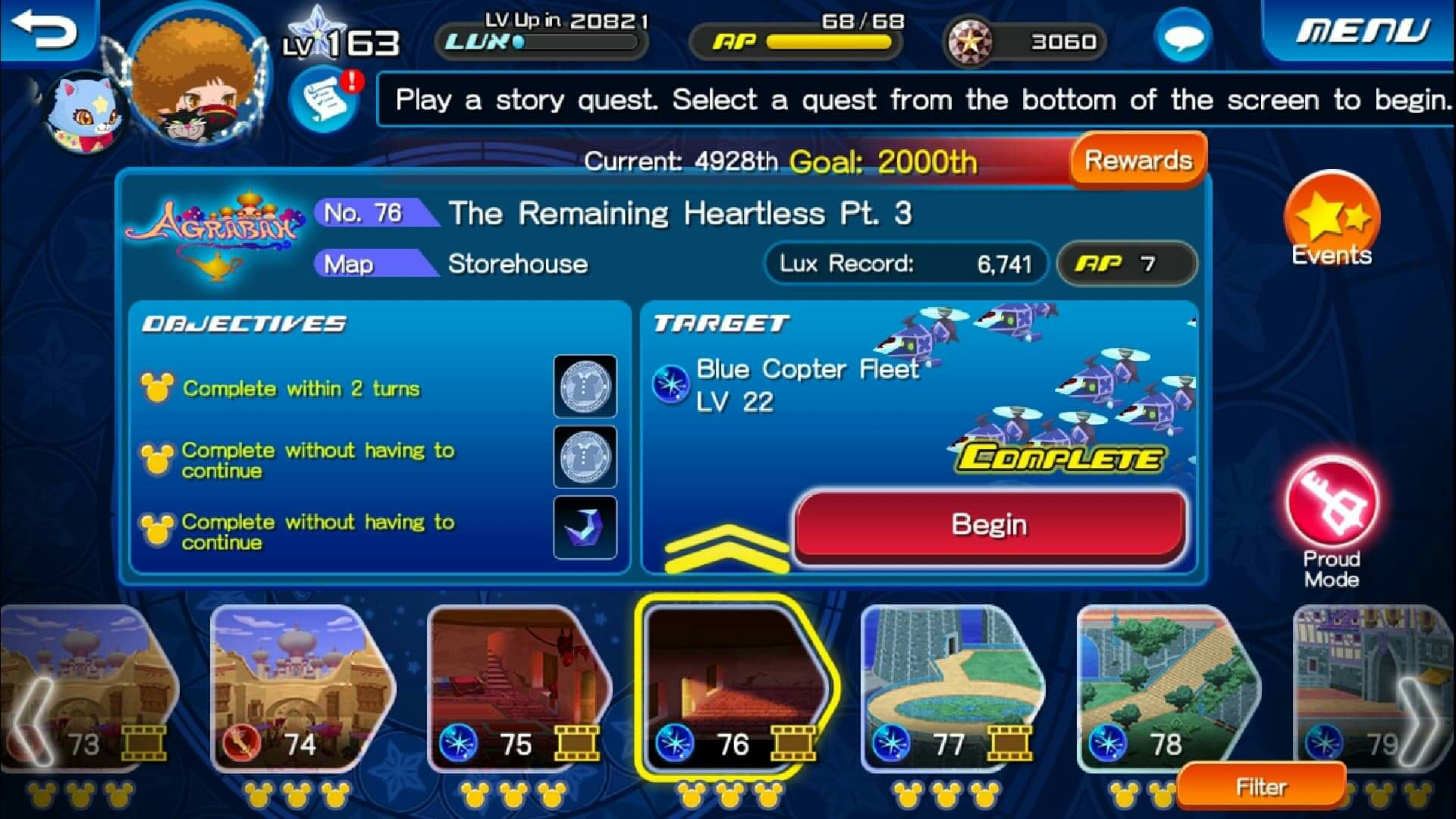Screen dimensions: 1456x819
Task: Begin quest The Remaining Heartless Pt. 3
Action: 989,525
